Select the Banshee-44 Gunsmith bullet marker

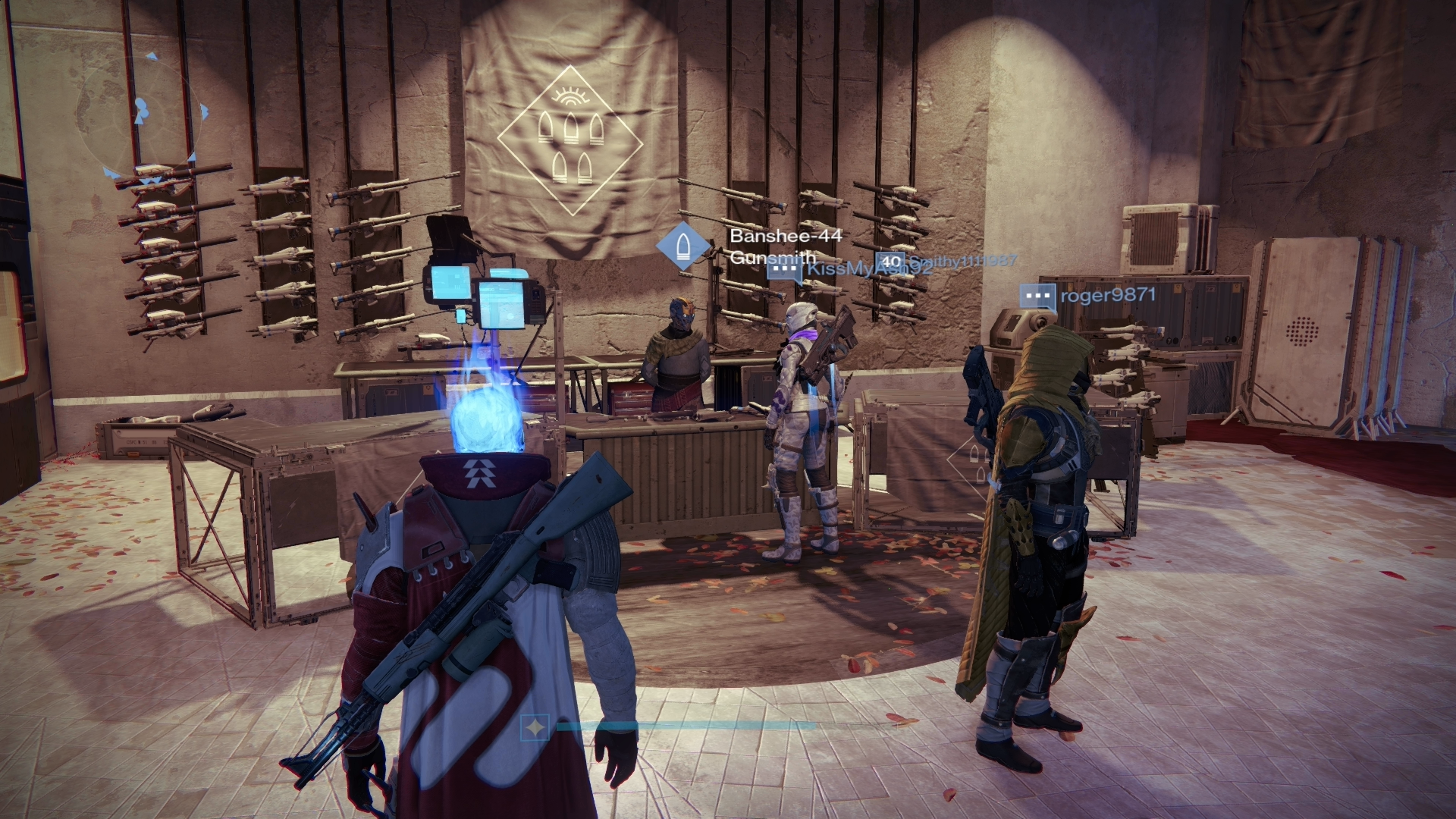point(683,247)
